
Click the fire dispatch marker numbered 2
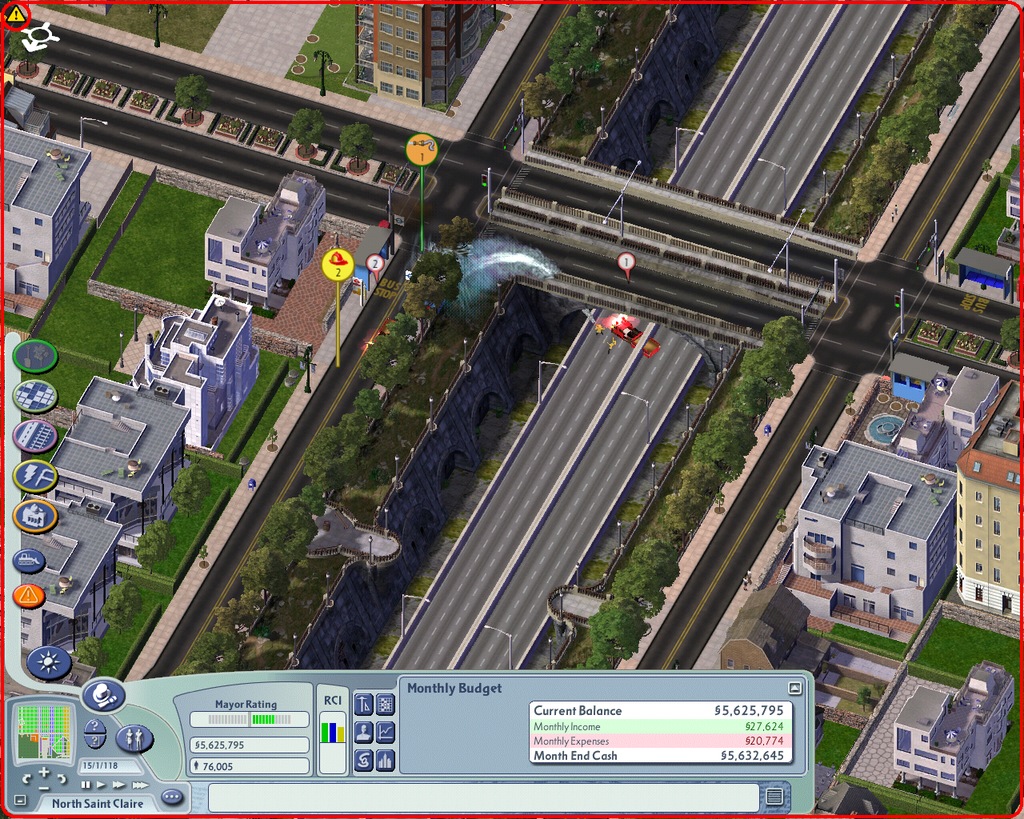[x=338, y=264]
